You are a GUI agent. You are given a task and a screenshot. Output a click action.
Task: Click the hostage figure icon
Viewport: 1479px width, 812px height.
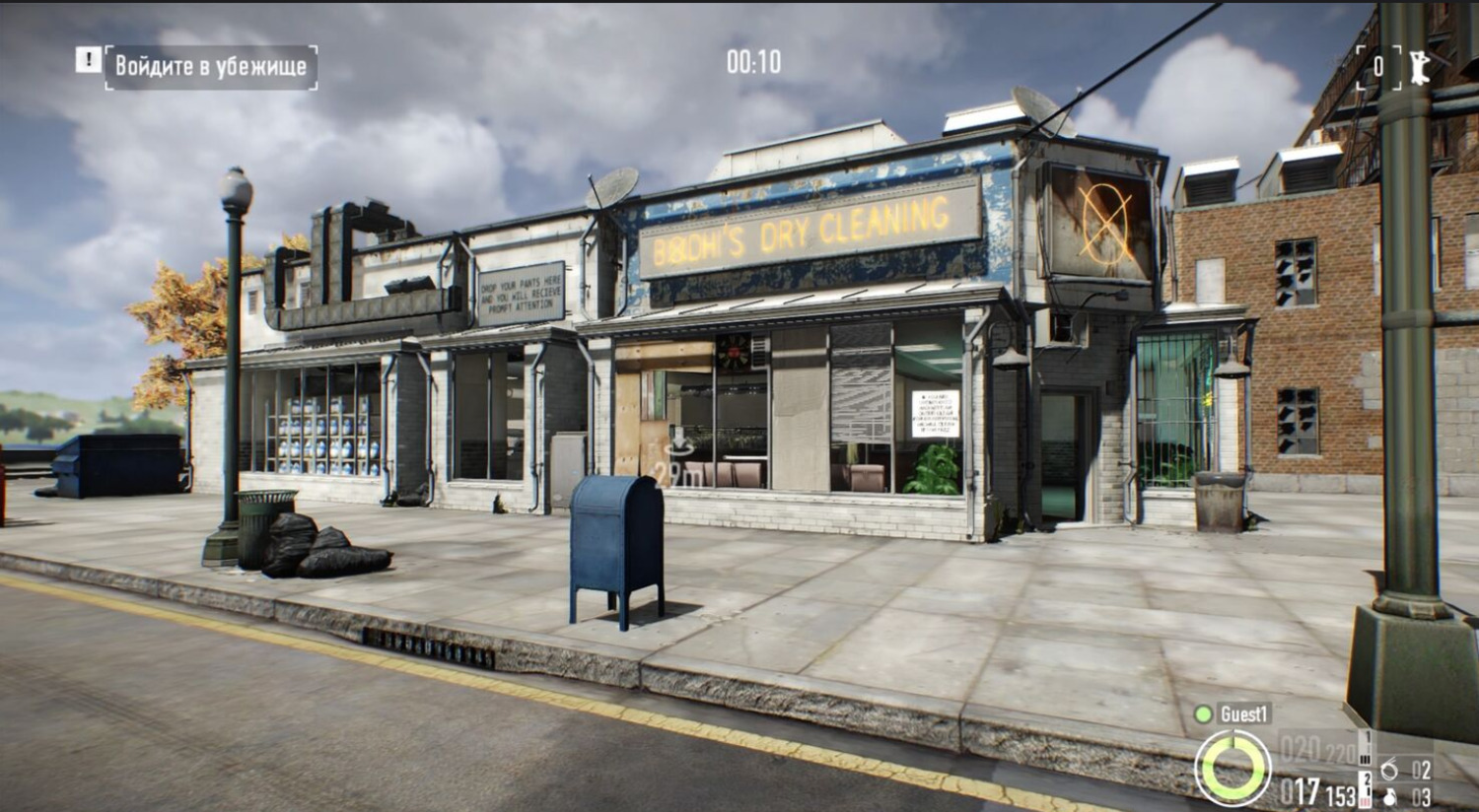click(x=1419, y=67)
